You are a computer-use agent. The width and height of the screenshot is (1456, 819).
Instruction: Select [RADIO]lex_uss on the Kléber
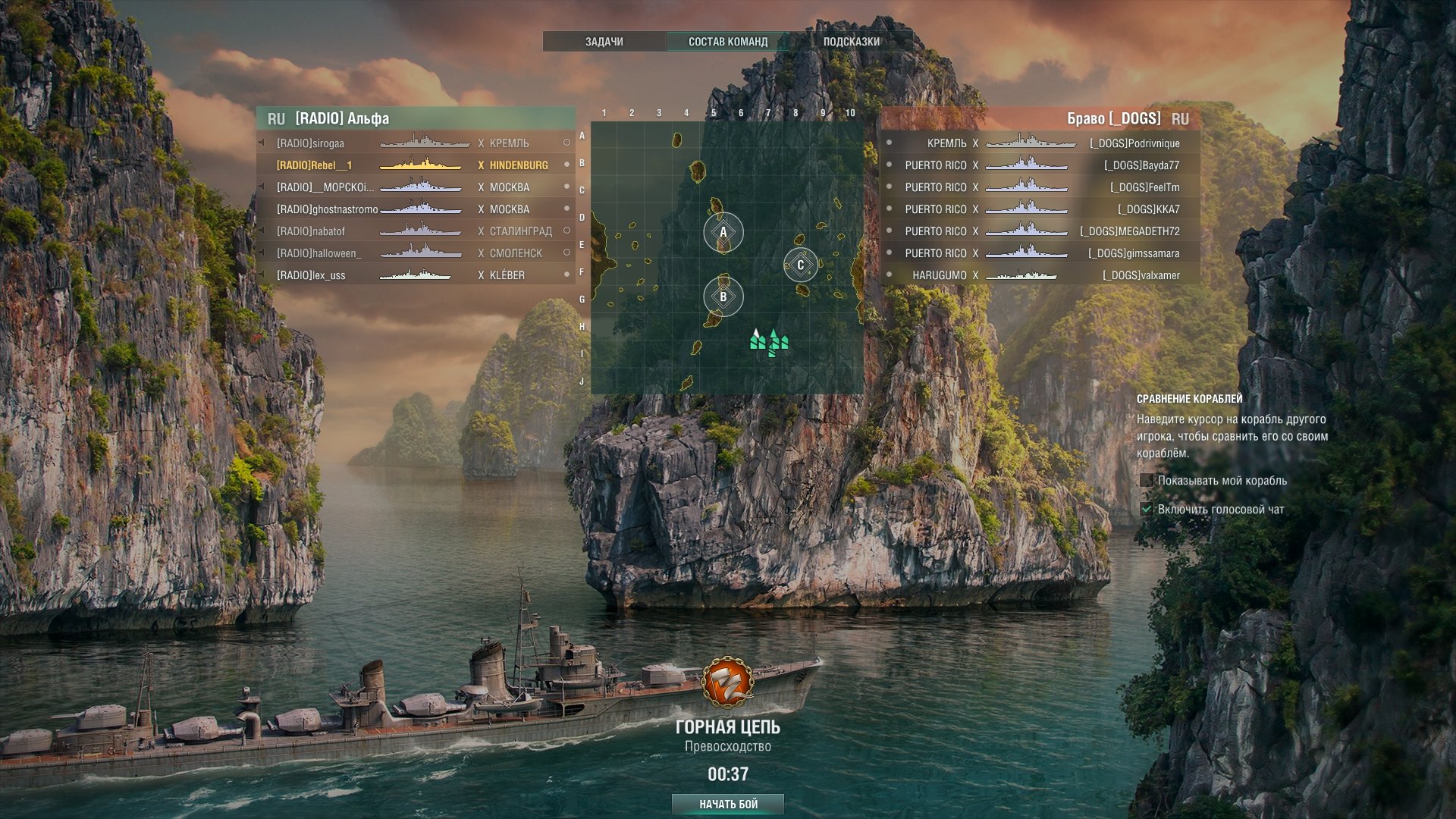point(416,275)
